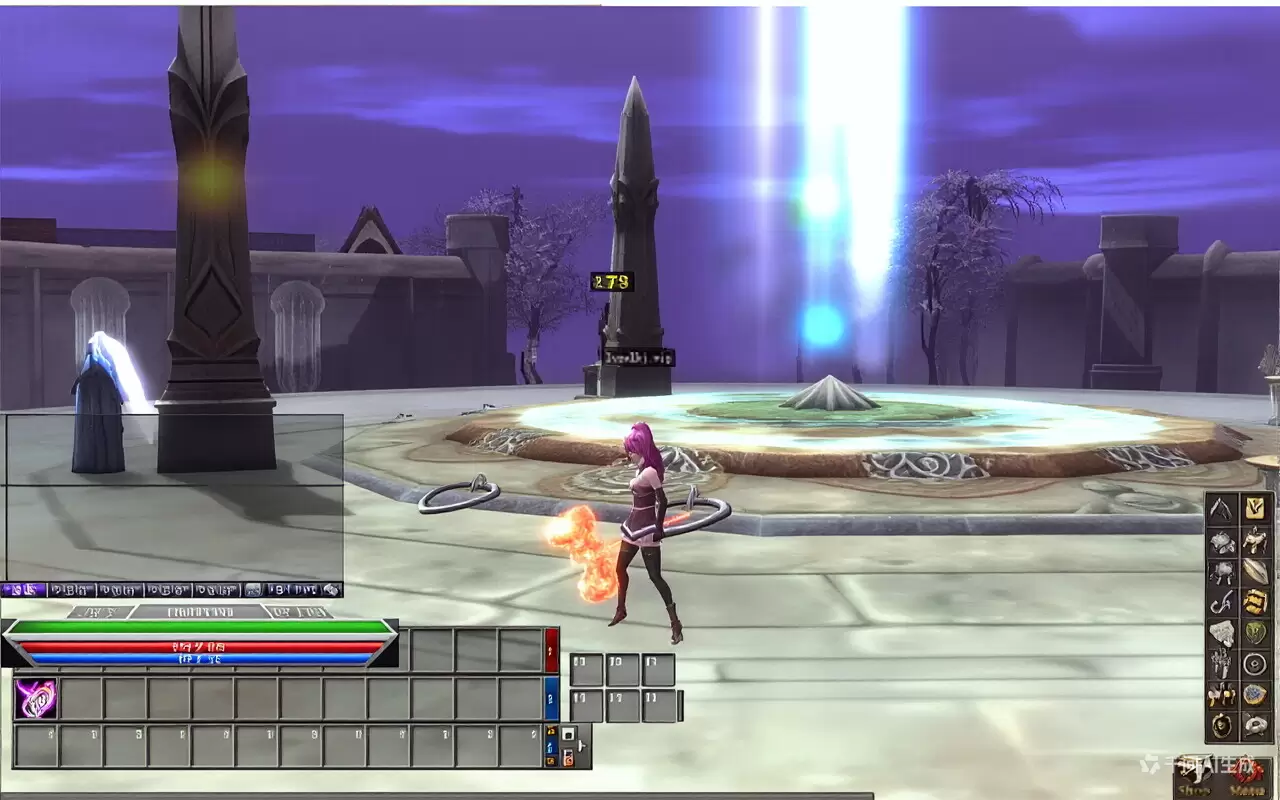The image size is (1280, 800).
Task: Select the silver hook icon
Action: (1221, 603)
